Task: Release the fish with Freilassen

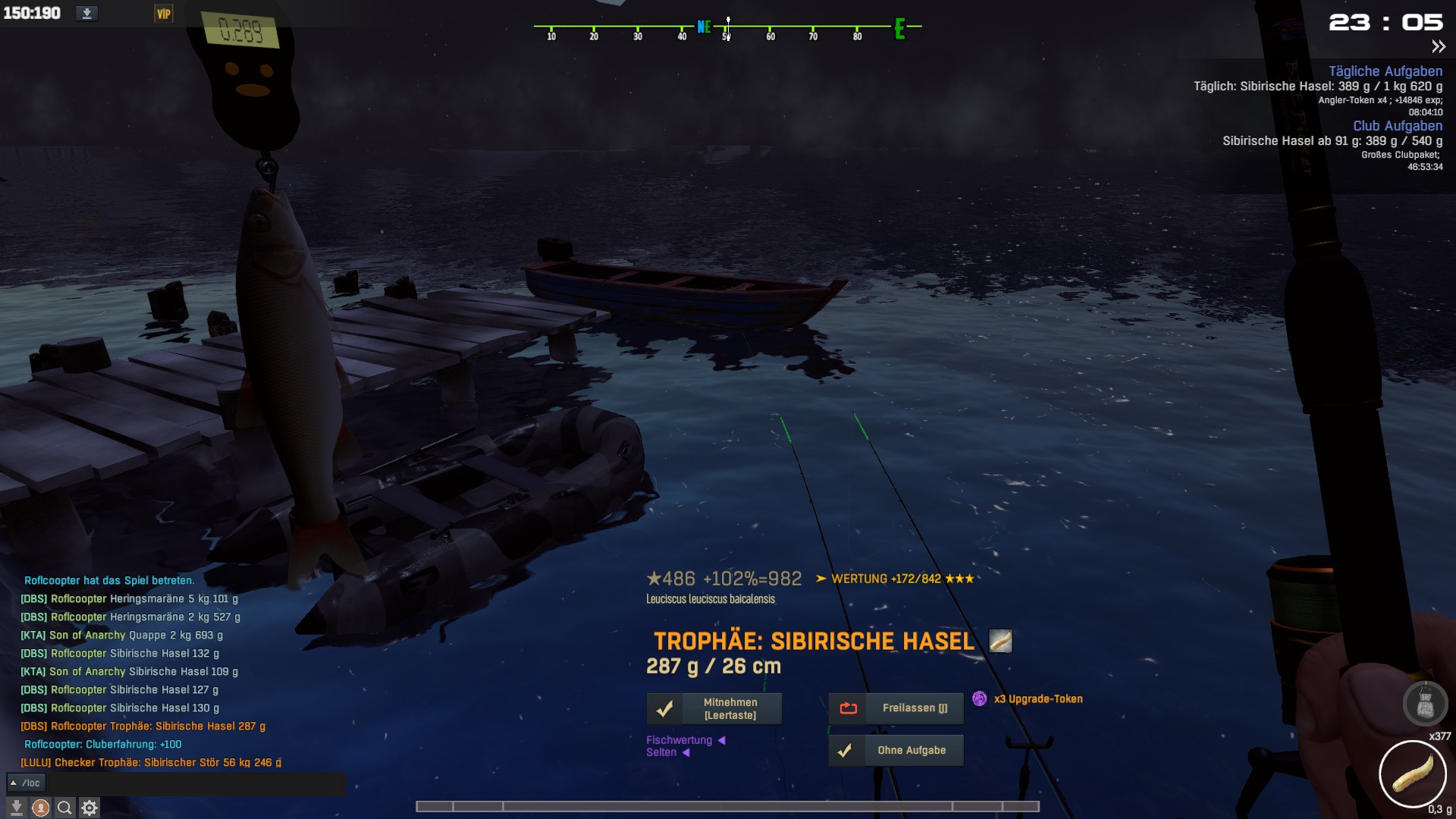Action: coord(896,708)
